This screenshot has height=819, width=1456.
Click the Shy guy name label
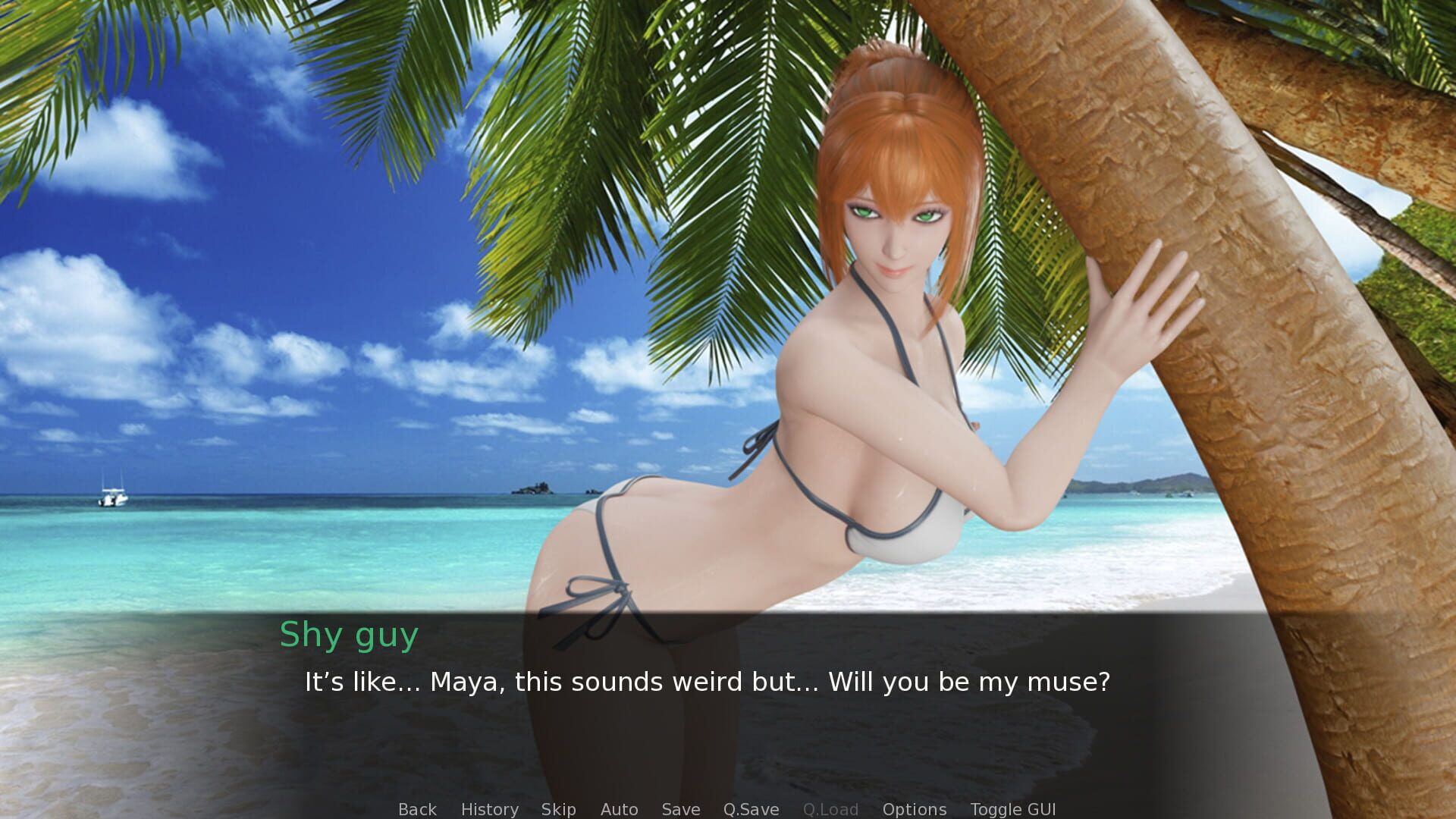[349, 635]
